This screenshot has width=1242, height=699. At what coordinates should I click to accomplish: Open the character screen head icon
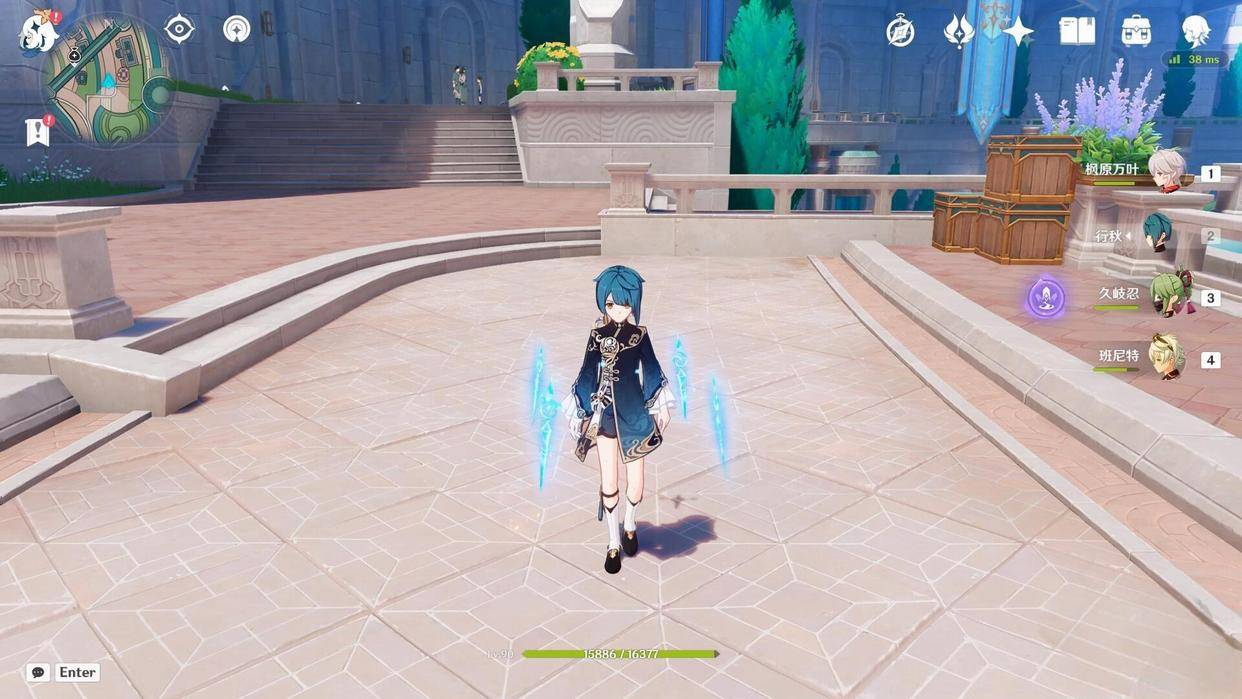pos(1196,31)
